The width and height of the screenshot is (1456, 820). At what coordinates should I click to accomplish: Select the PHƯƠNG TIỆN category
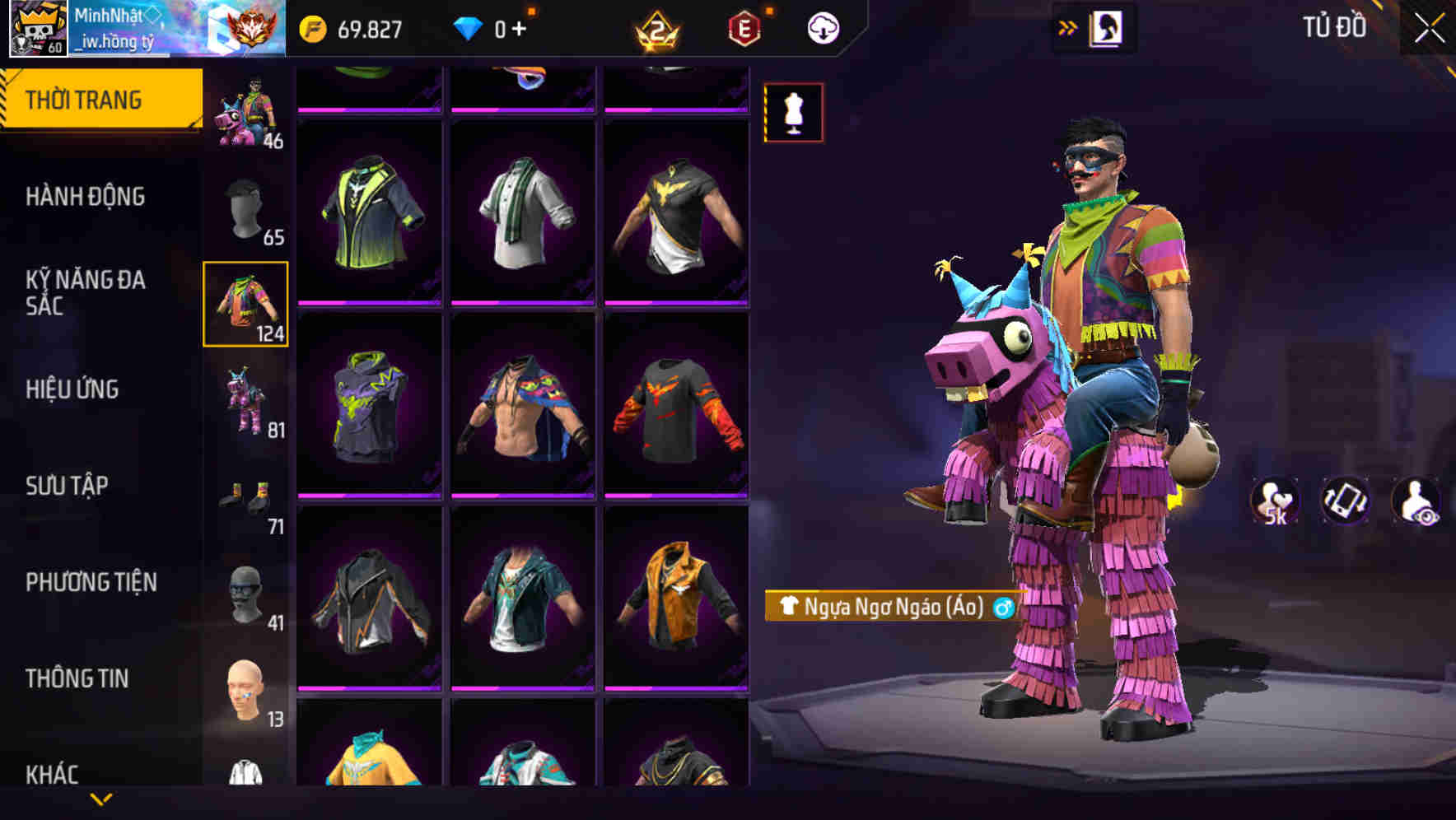click(x=91, y=581)
